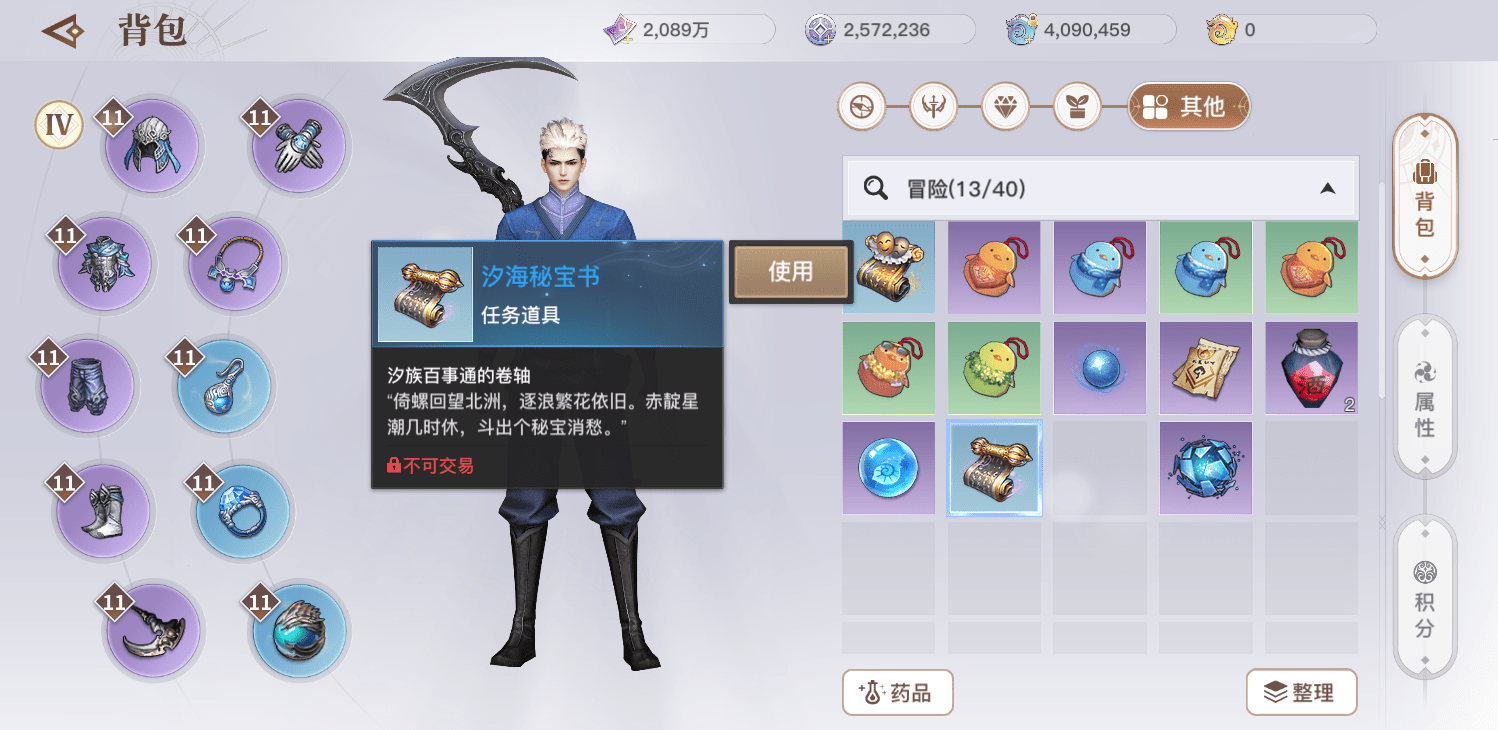Select the equipped helmet slot
1498x730 pixels.
click(152, 145)
